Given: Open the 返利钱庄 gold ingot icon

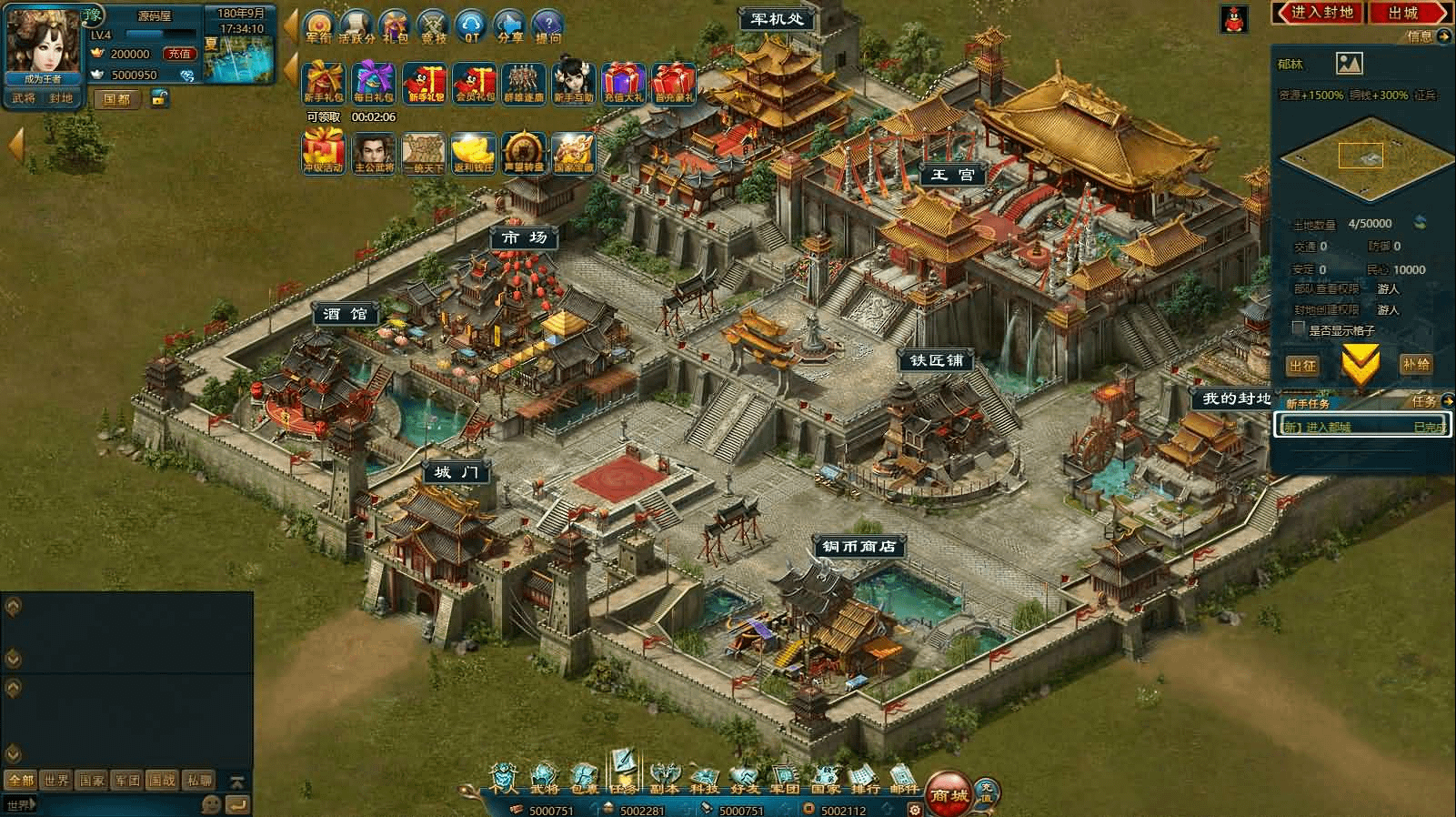Looking at the screenshot, I should tap(474, 152).
